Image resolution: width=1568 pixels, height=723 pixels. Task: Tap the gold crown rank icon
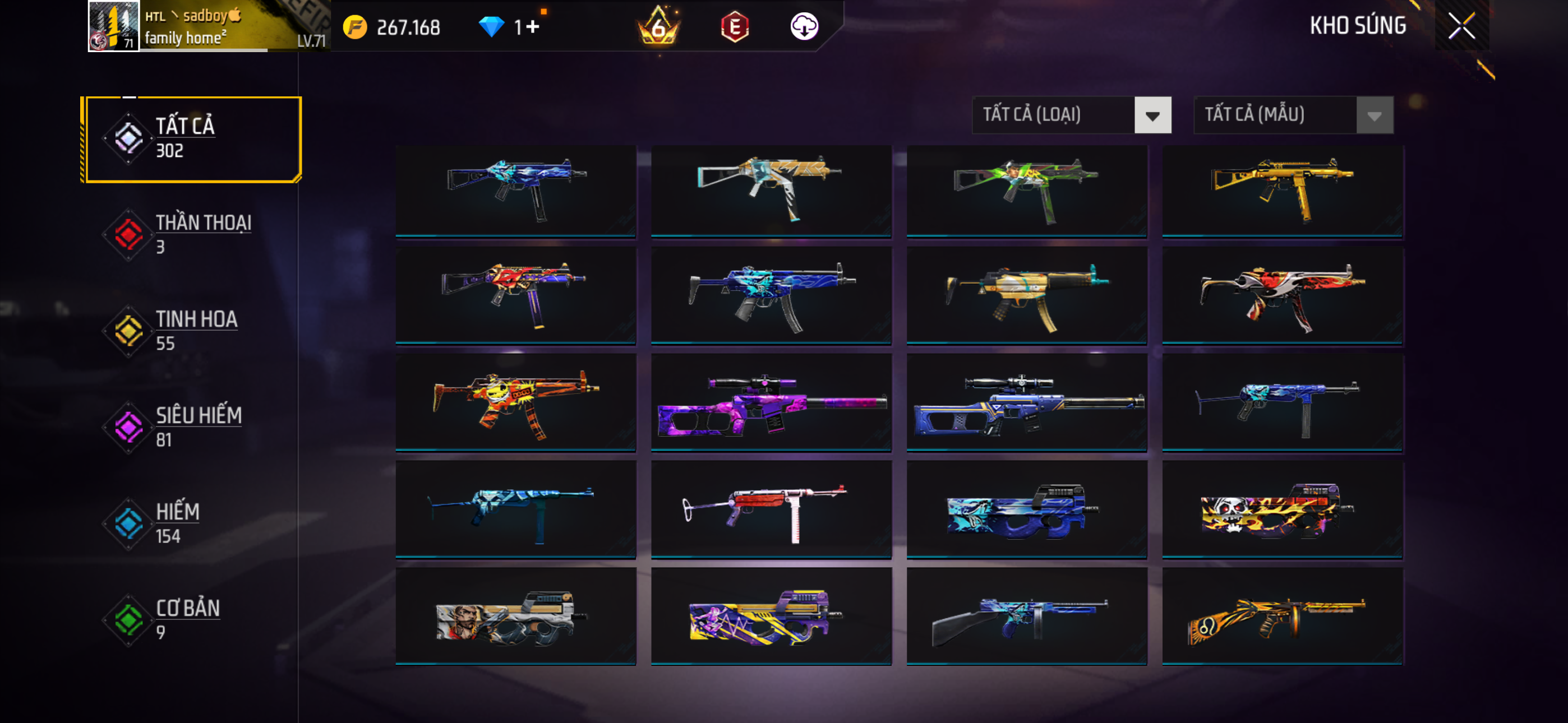[658, 27]
